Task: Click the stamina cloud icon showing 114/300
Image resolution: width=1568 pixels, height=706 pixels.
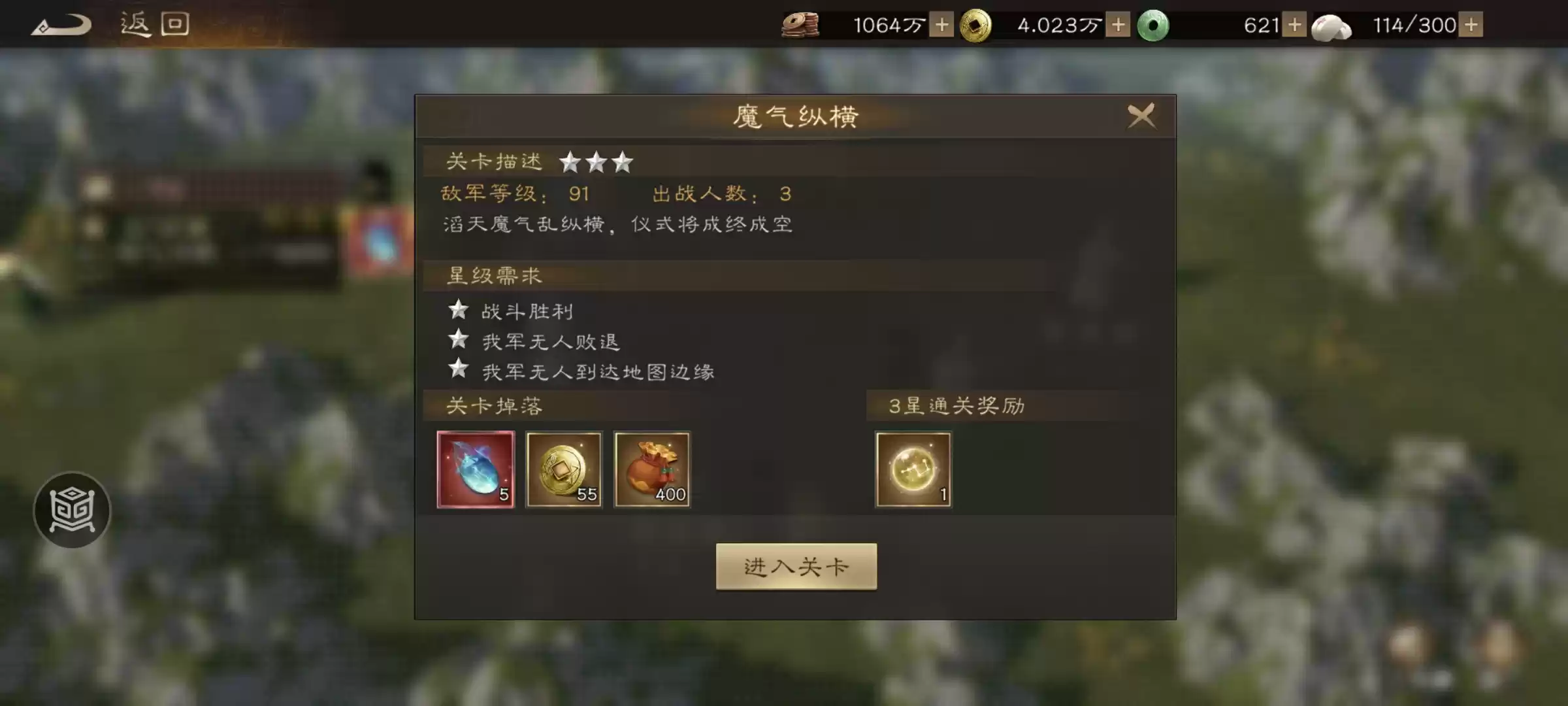Action: 1333,25
